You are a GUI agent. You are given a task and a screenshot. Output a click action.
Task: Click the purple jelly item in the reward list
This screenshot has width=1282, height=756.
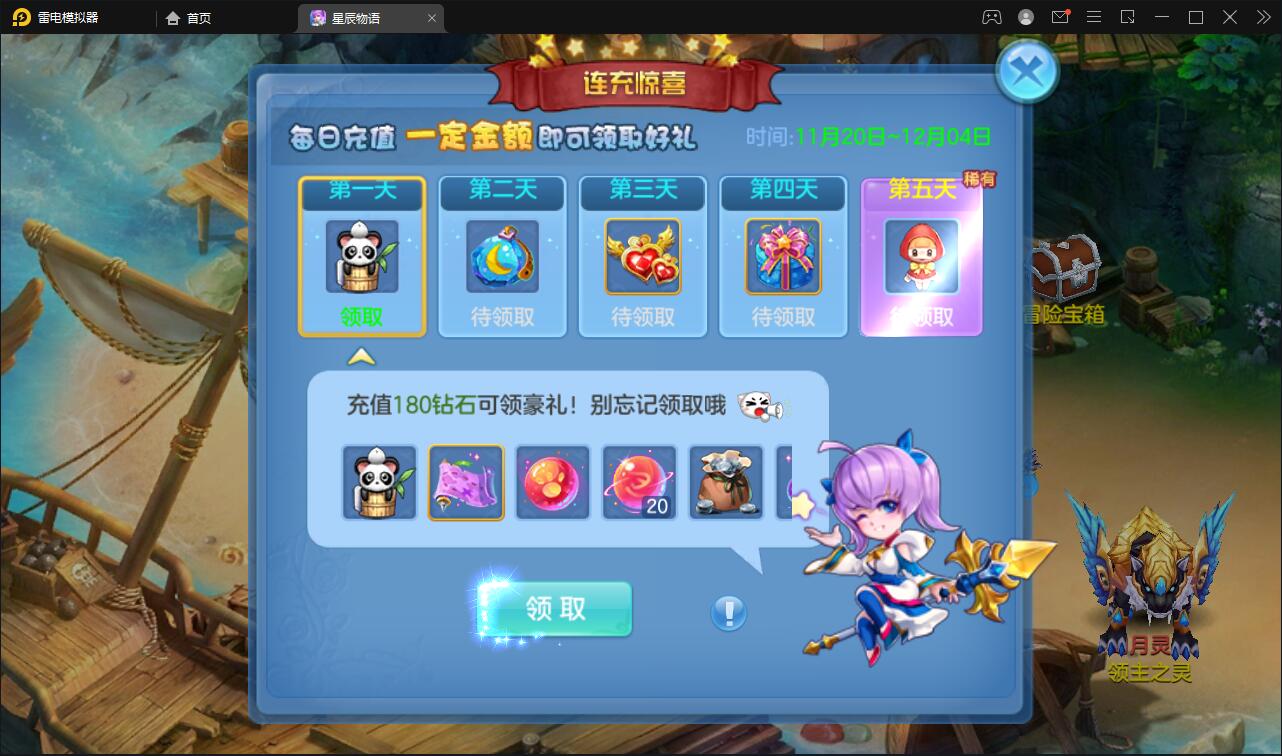466,482
